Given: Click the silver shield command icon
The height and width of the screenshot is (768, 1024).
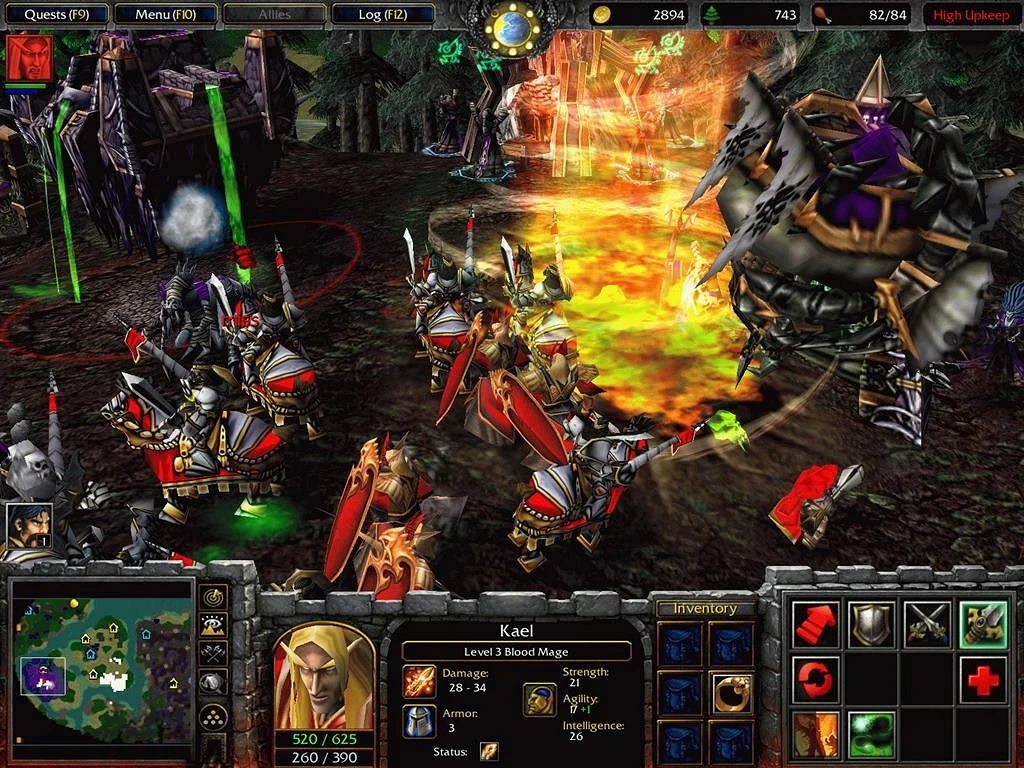Looking at the screenshot, I should tap(872, 624).
